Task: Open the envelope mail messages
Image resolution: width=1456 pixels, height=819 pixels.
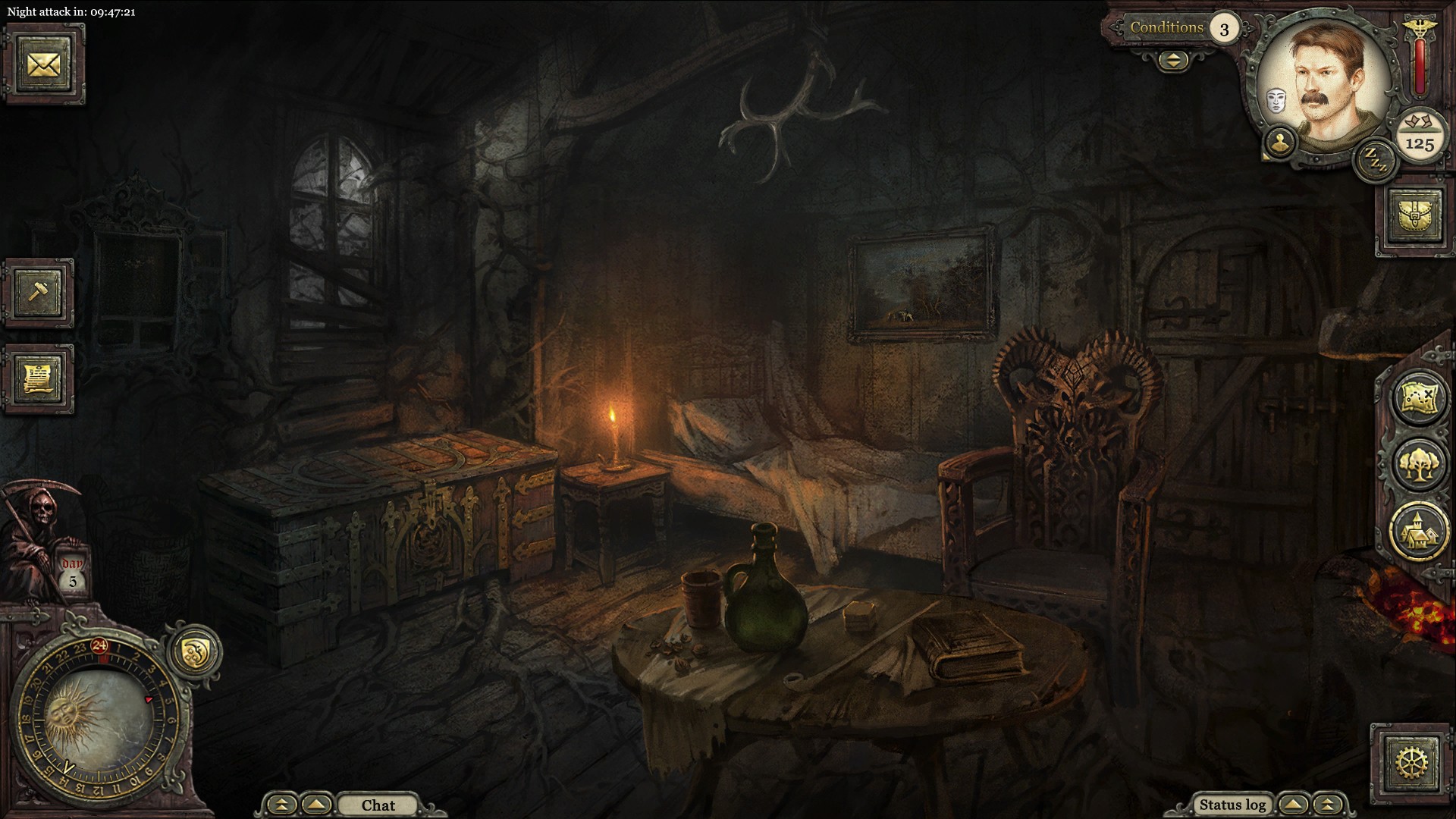Action: tap(44, 64)
